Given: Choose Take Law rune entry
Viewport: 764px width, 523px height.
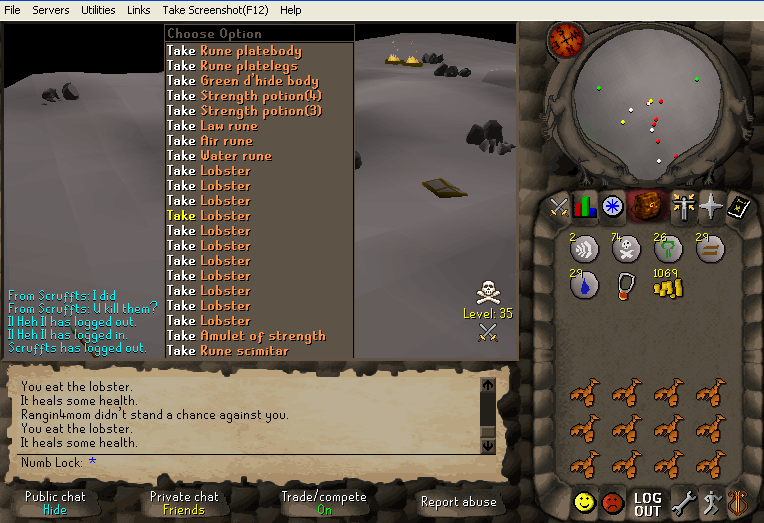Looking at the screenshot, I should pos(228,126).
